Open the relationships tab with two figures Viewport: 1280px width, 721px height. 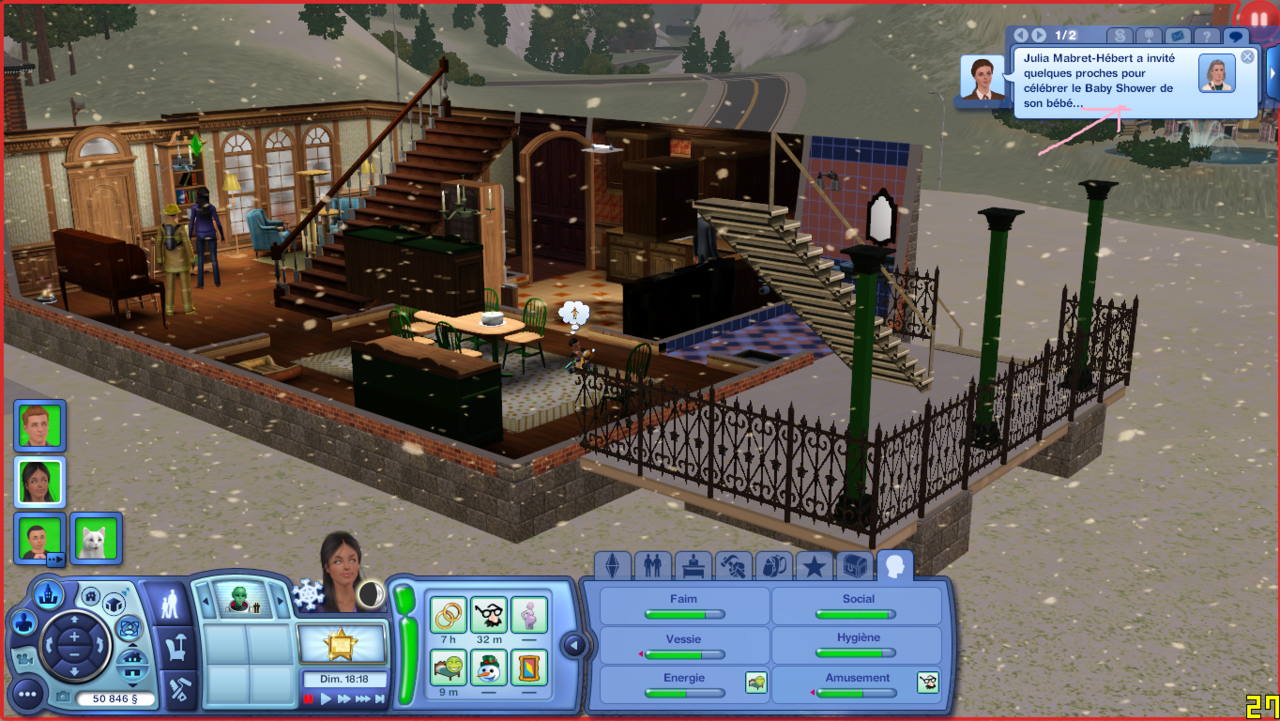pyautogui.click(x=653, y=567)
